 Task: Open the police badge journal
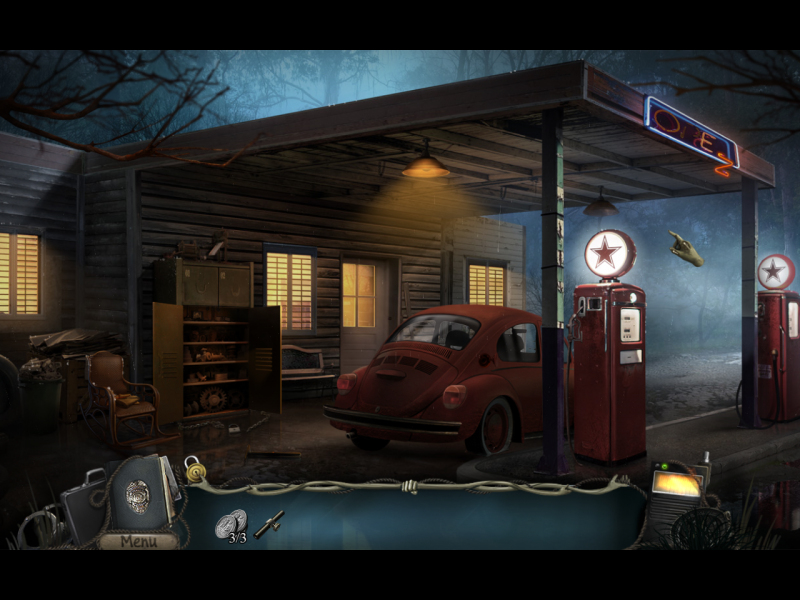coord(140,494)
